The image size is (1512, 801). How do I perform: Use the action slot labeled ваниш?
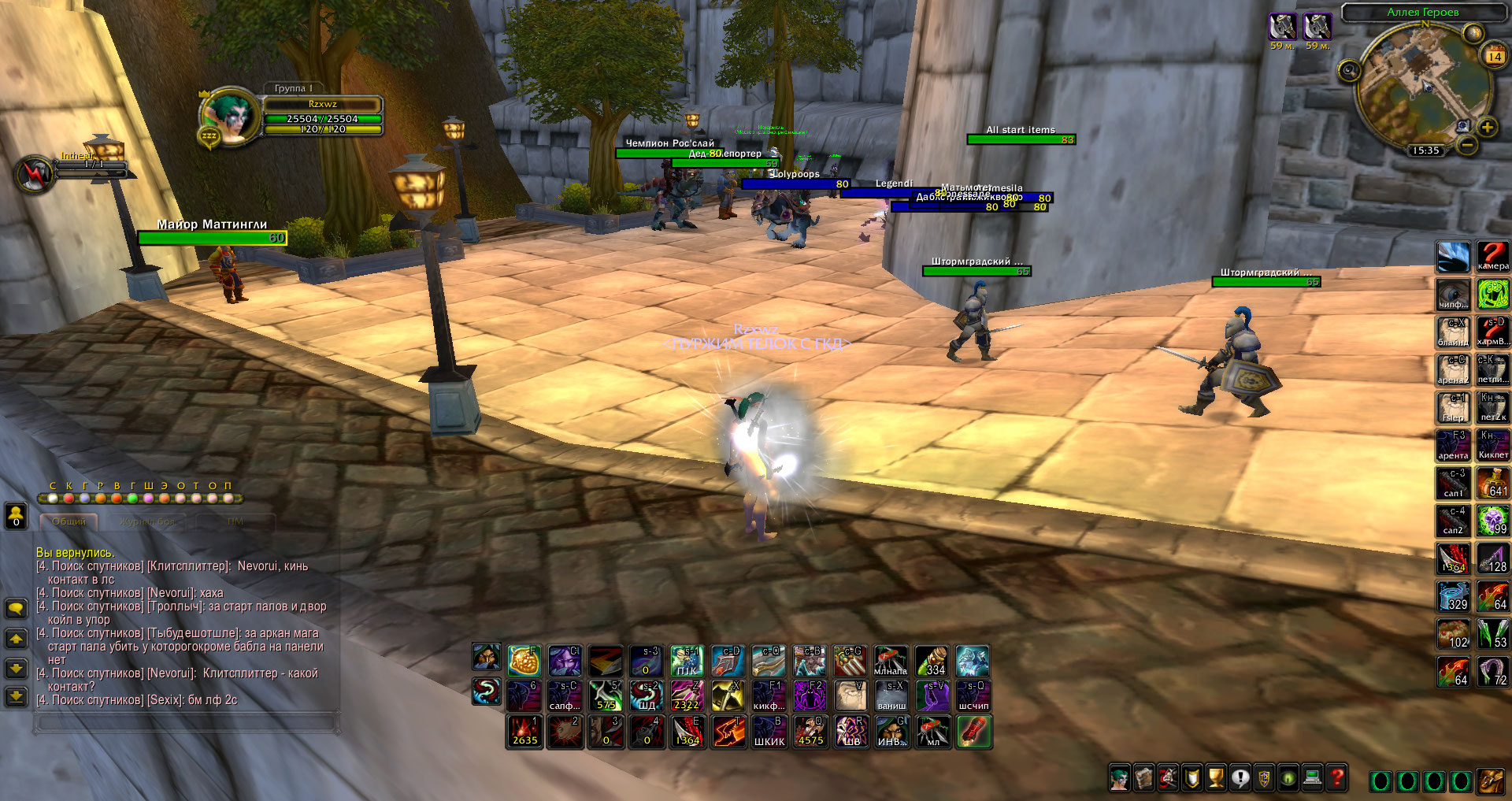click(x=891, y=696)
